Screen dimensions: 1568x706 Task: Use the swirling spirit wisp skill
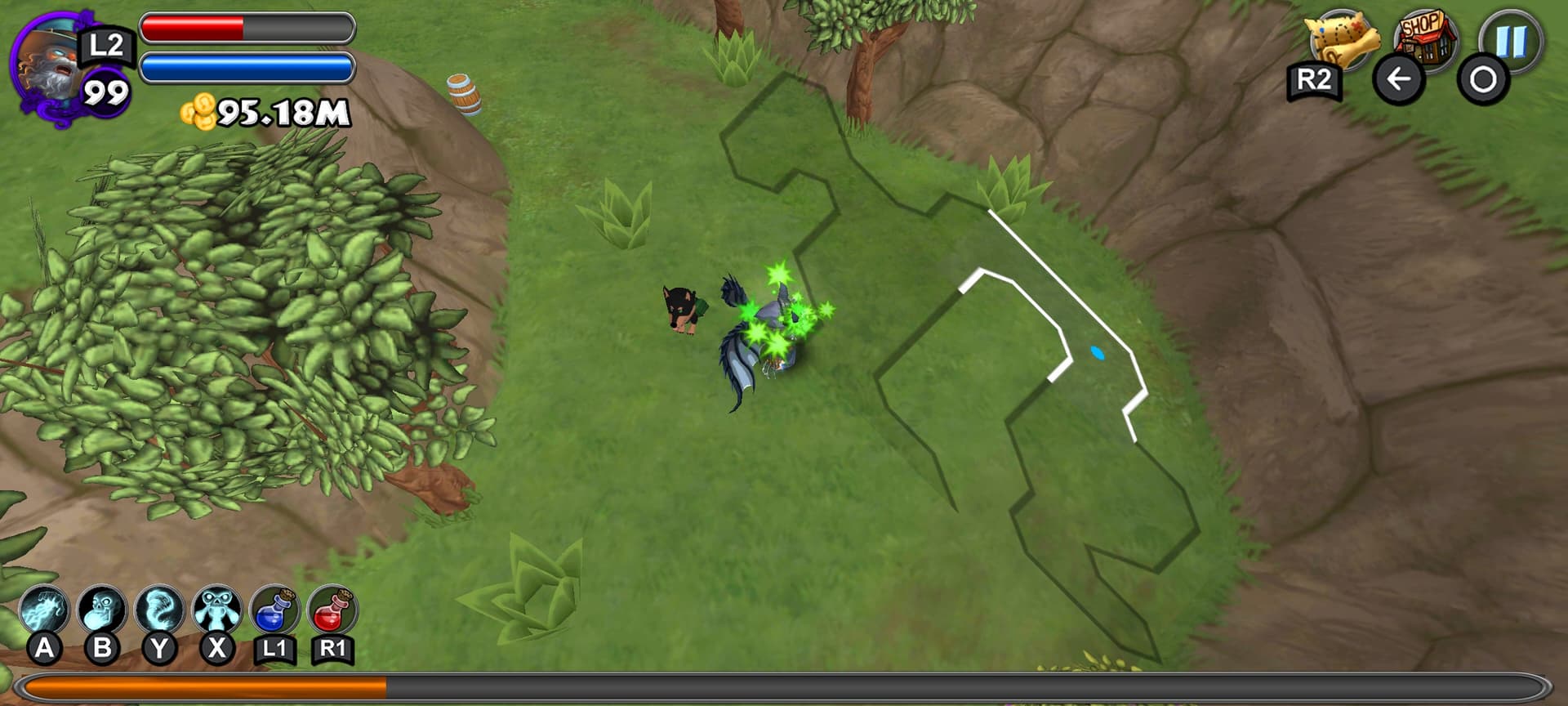click(159, 610)
